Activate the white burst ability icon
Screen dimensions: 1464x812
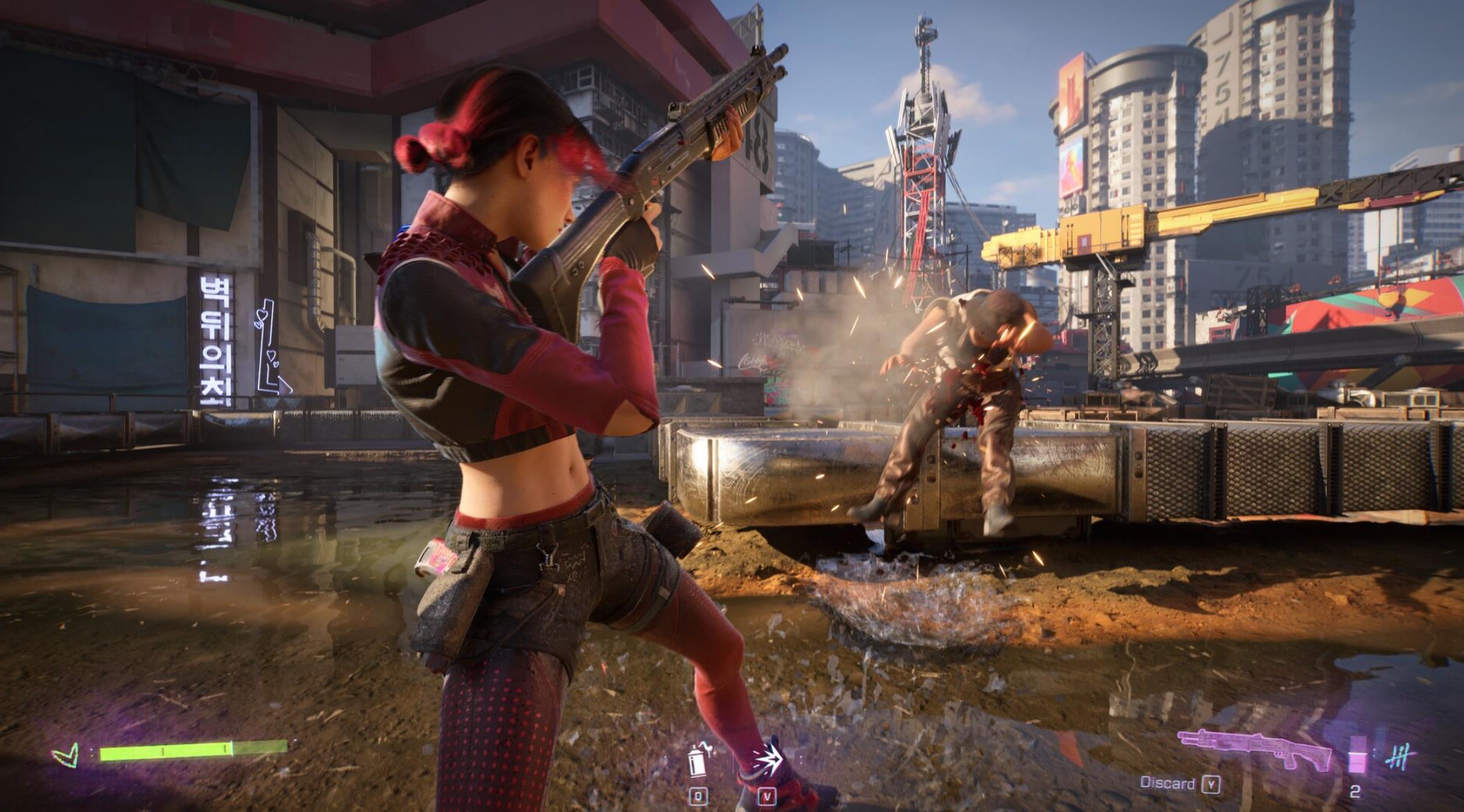[767, 759]
